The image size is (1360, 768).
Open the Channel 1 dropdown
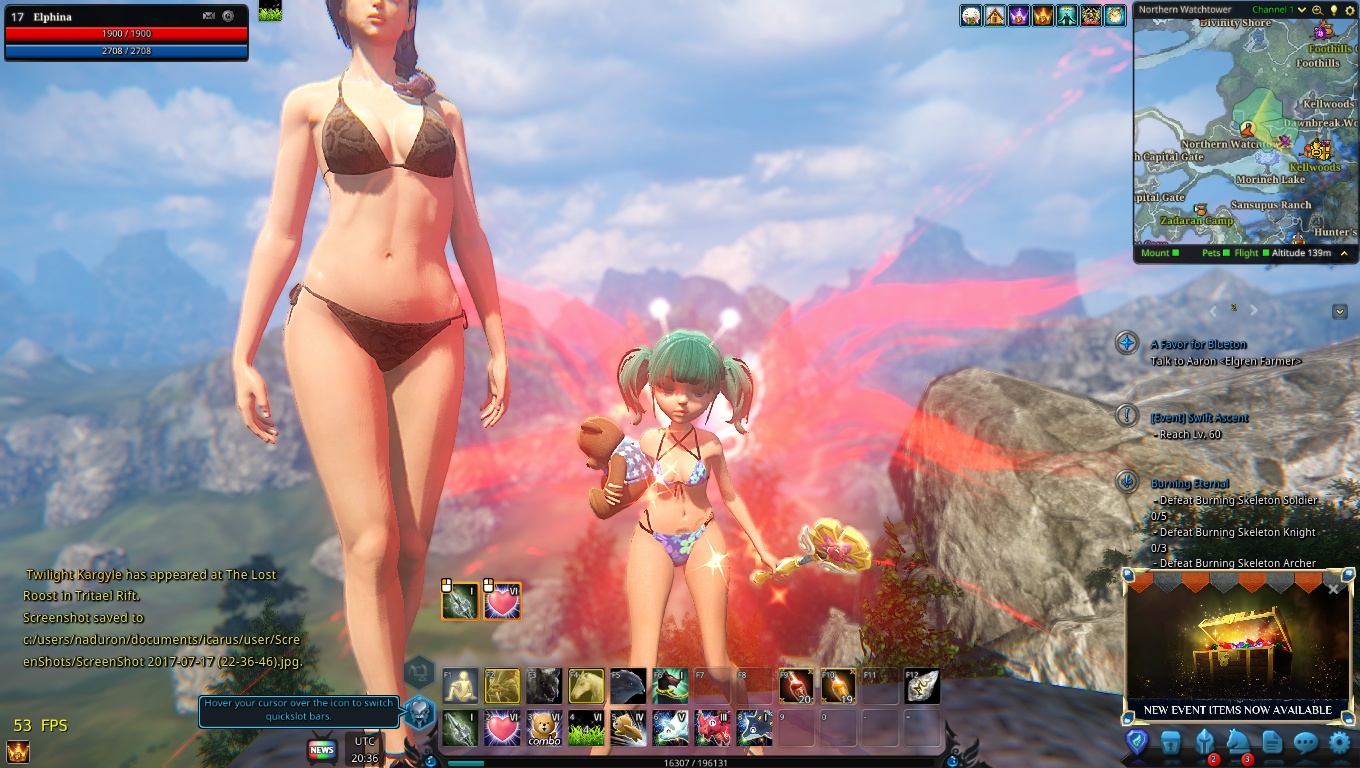coord(1302,10)
